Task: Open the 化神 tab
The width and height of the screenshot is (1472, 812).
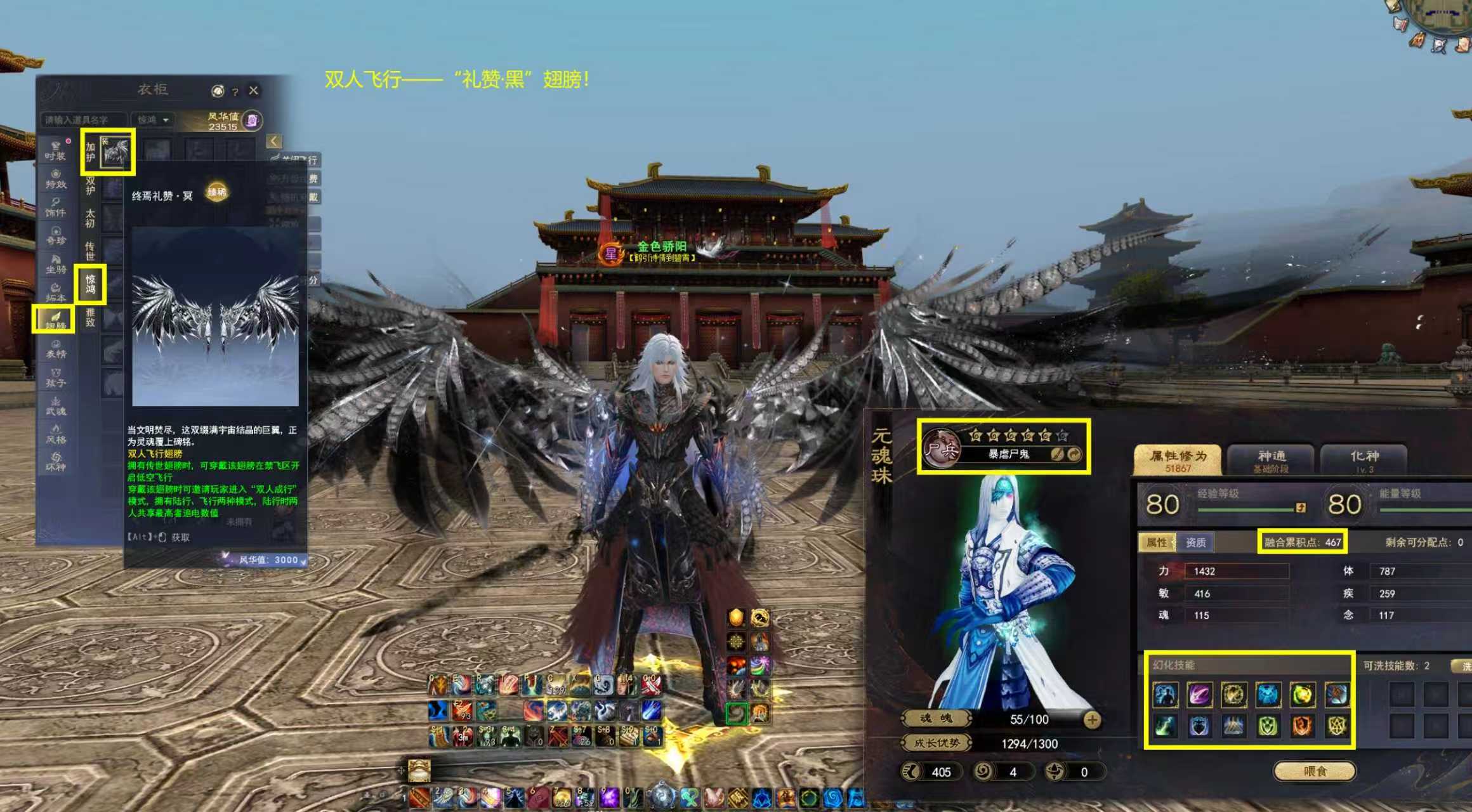Action: [1364, 459]
